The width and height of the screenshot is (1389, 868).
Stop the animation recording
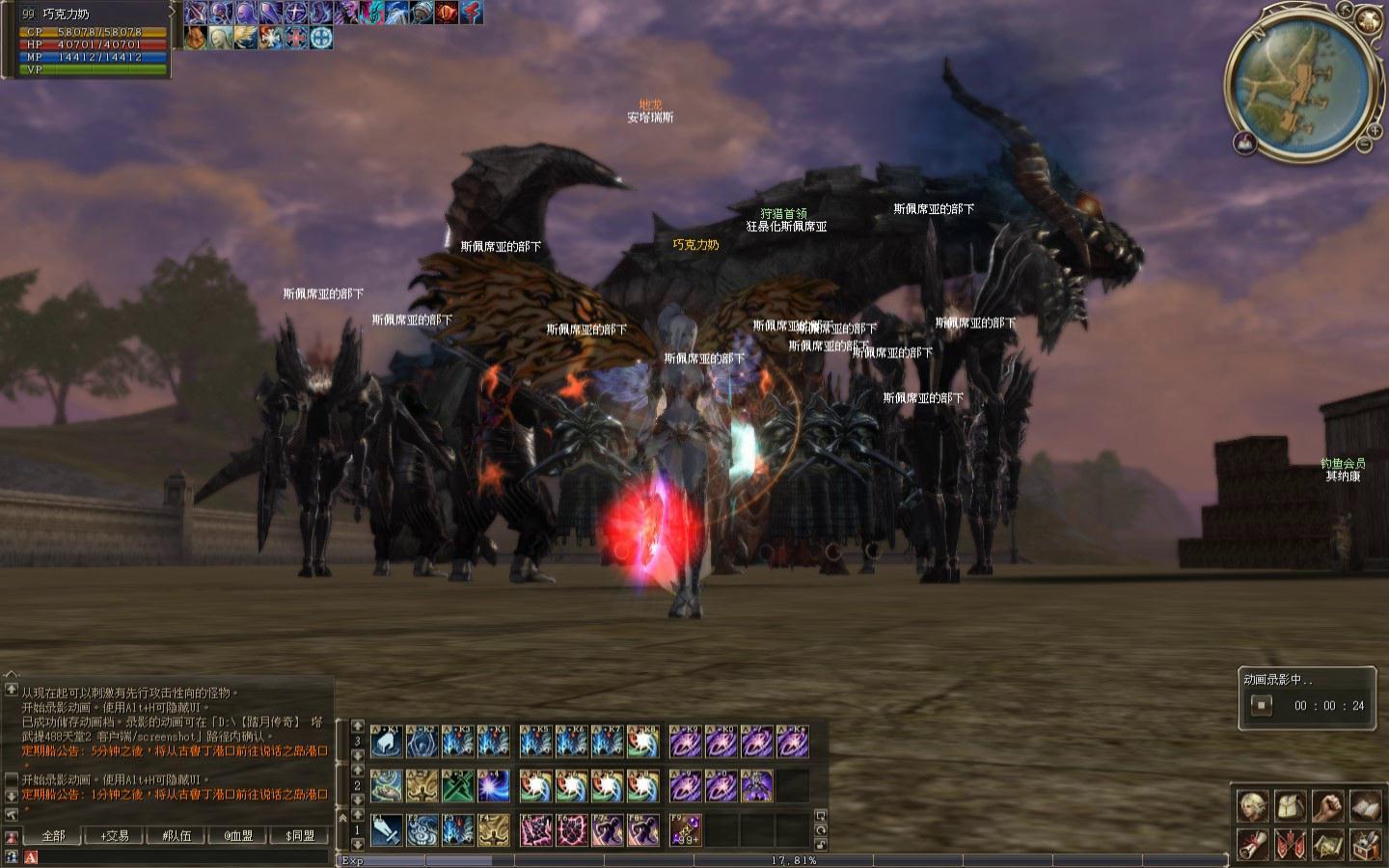[x=1261, y=705]
